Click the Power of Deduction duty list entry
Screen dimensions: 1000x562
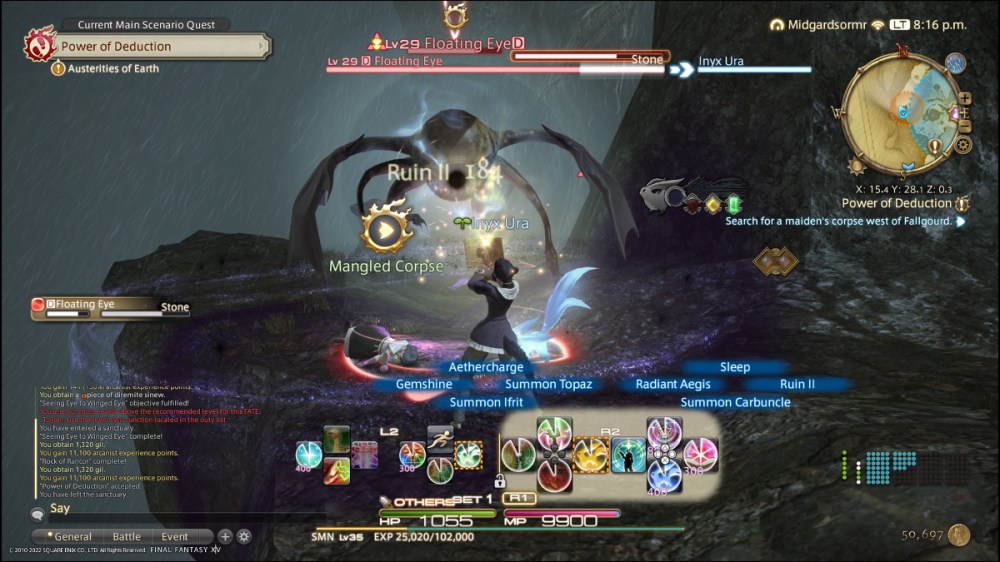(896, 203)
